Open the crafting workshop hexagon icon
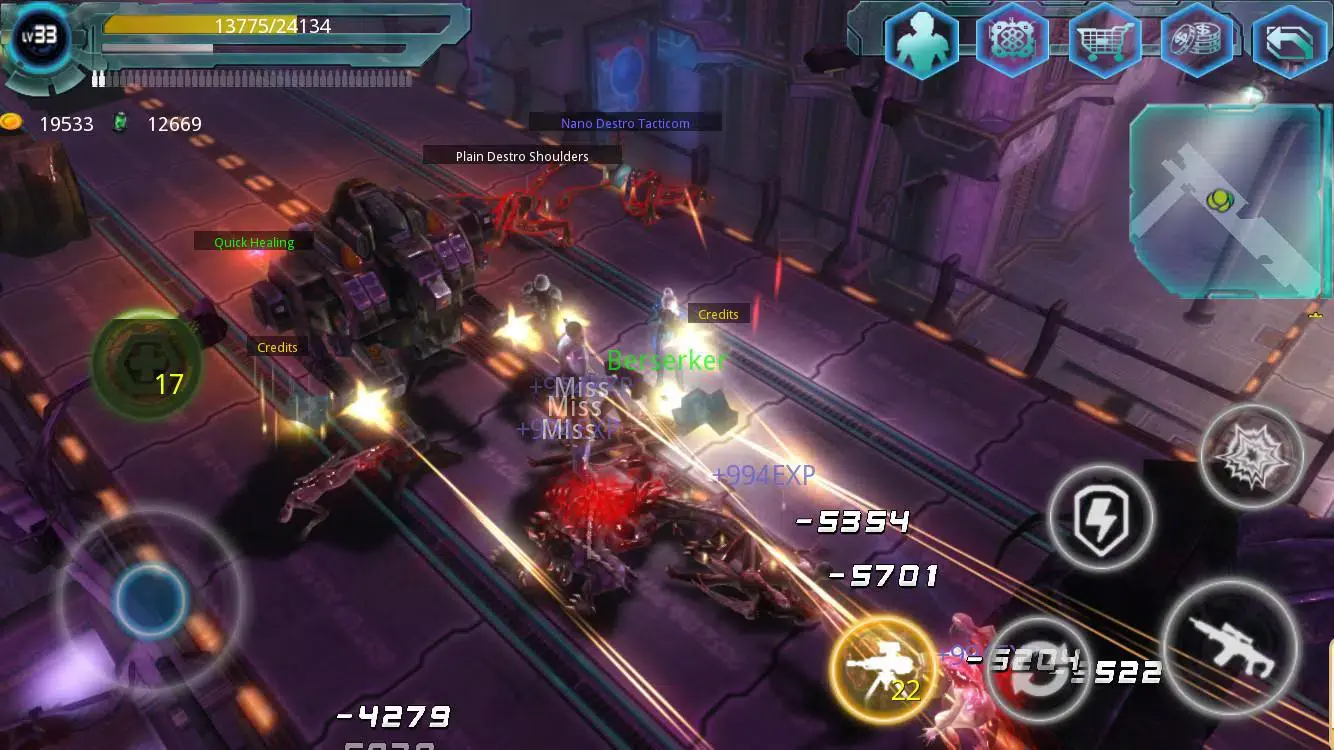1334x750 pixels. [x=1013, y=42]
